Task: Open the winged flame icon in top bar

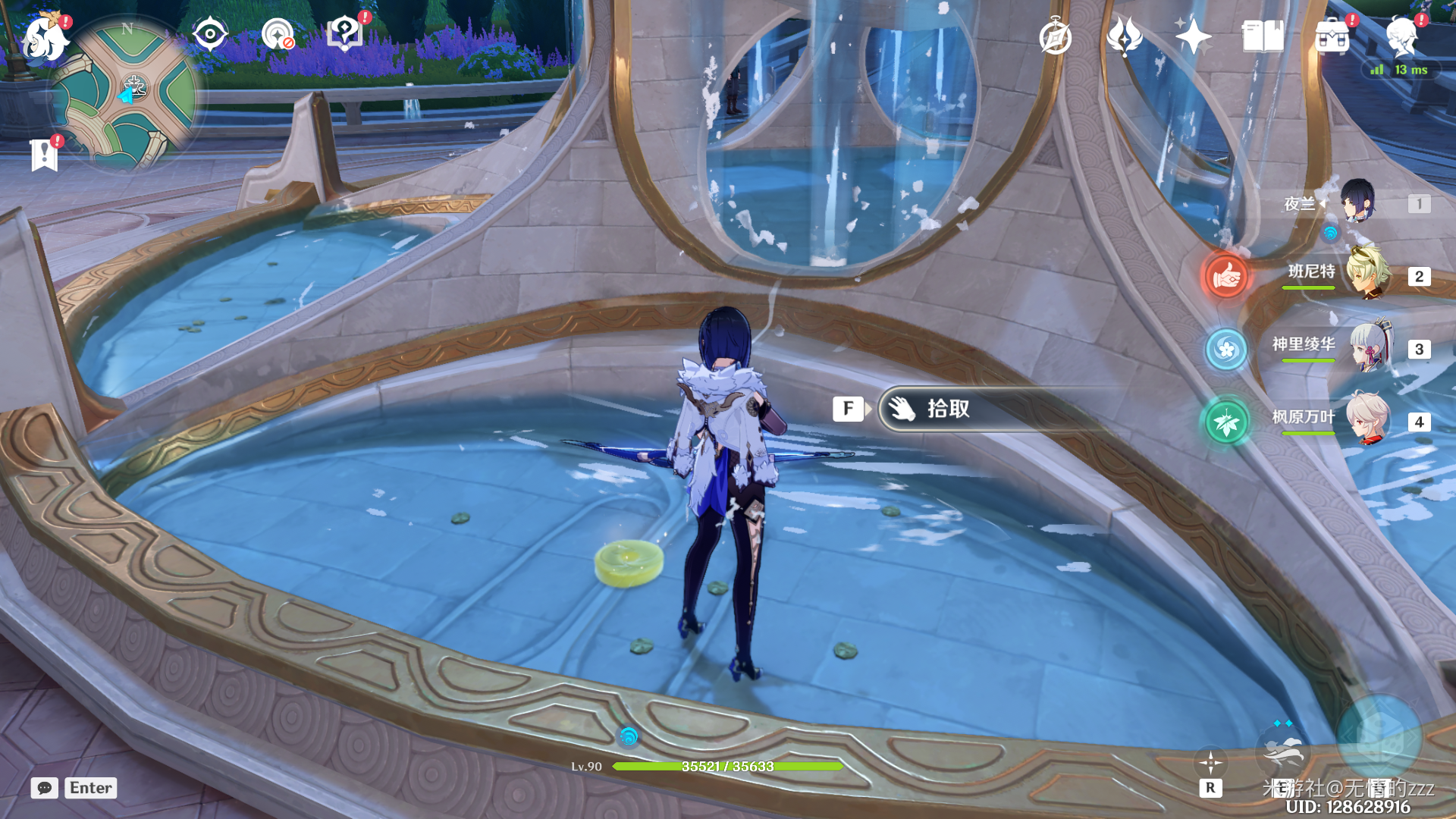Action: coord(1124,36)
